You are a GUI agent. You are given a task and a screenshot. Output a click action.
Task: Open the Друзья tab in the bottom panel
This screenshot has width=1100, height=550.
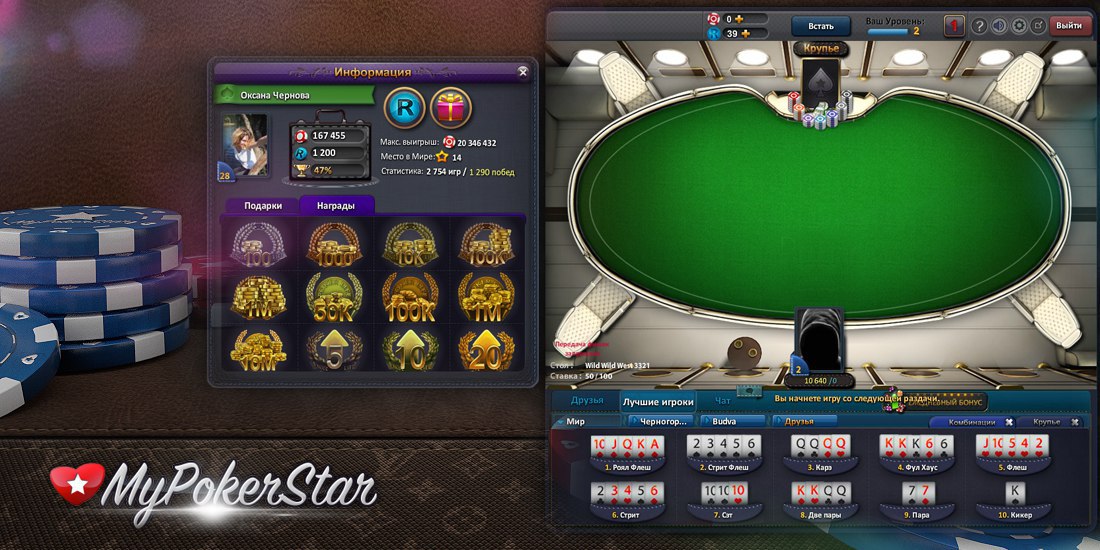coord(587,401)
